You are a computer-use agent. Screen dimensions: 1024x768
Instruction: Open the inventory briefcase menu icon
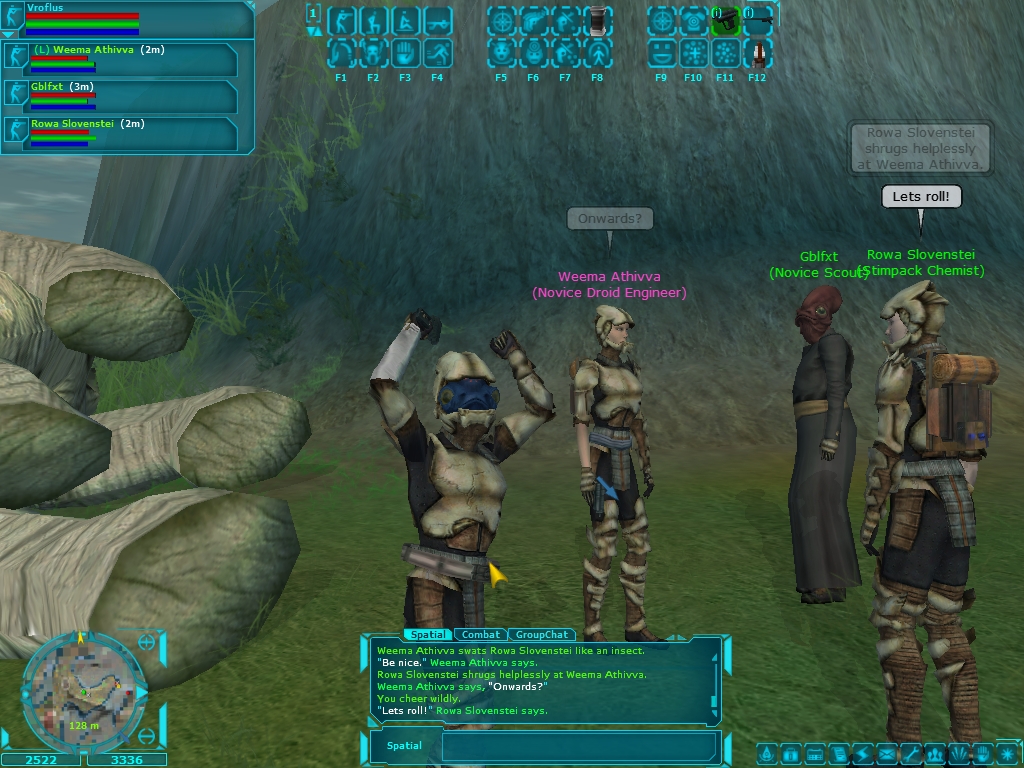(x=790, y=753)
